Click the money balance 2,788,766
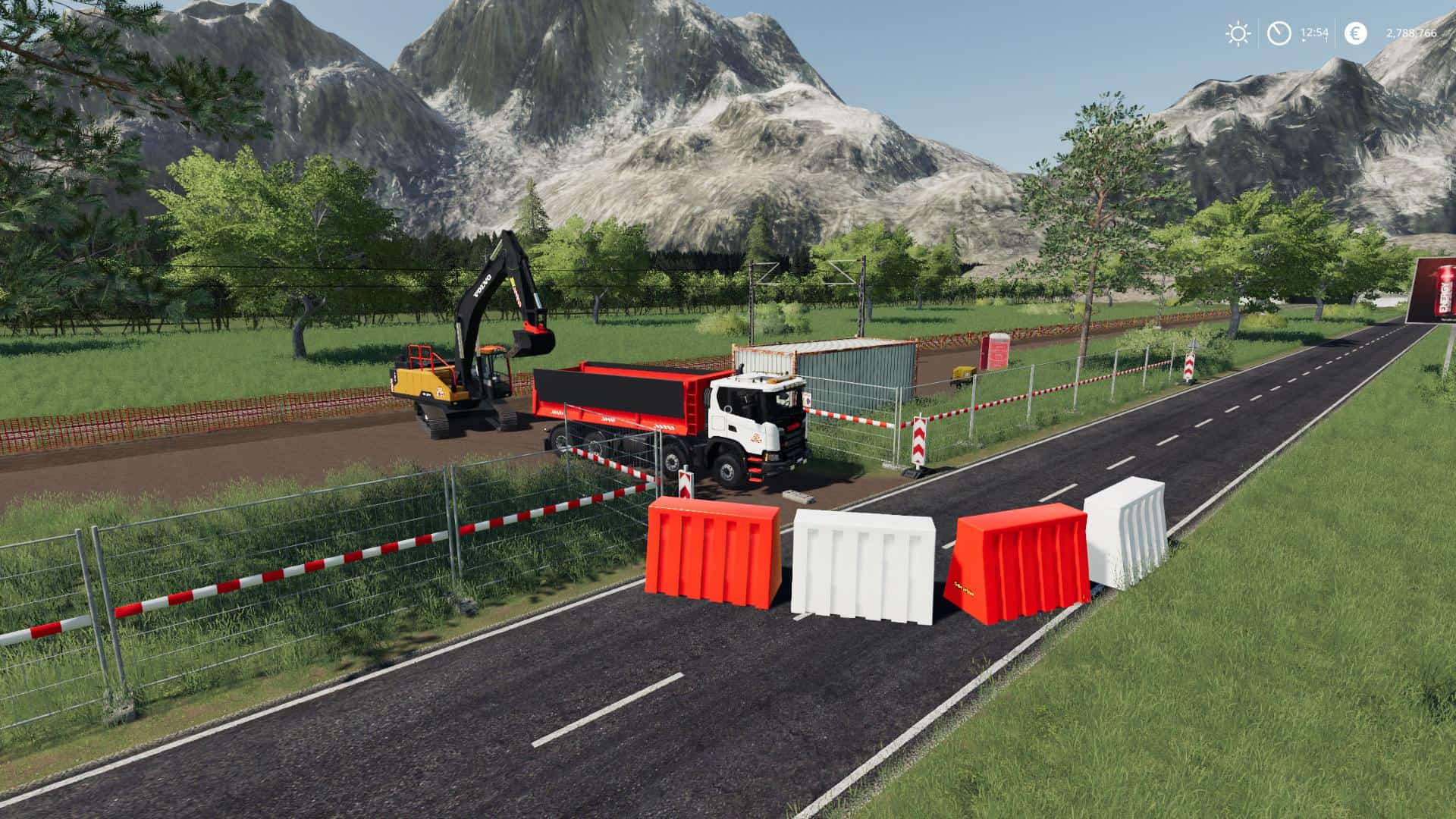 (1412, 33)
